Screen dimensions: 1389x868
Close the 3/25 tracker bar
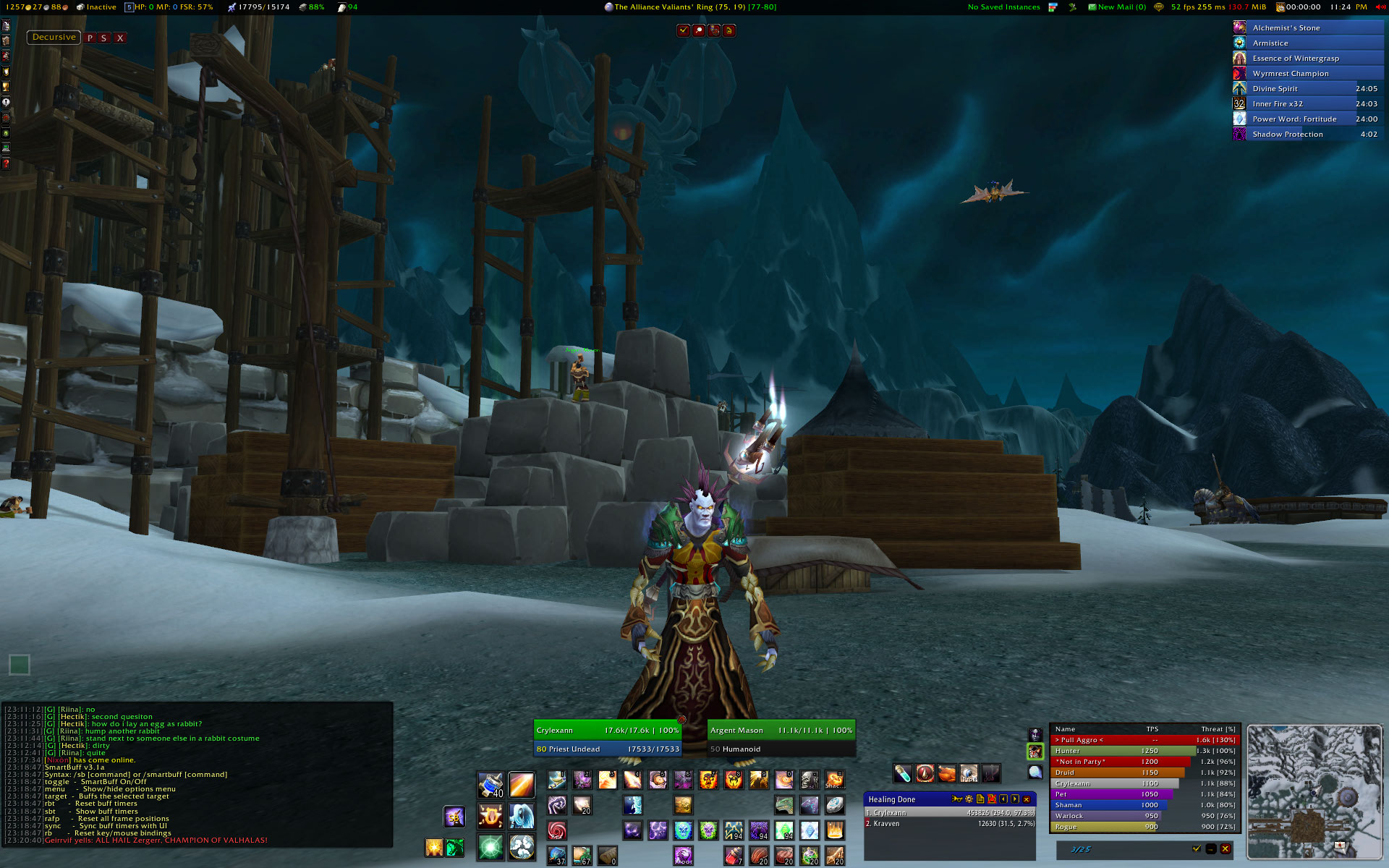tap(1225, 849)
